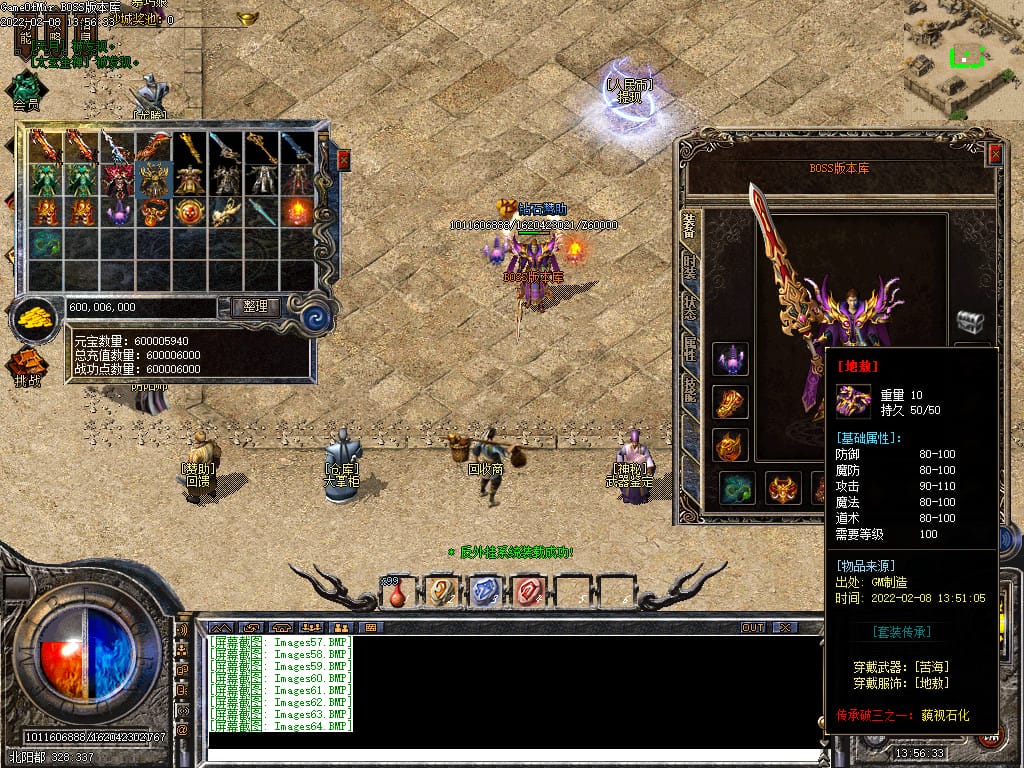Switch to the 属性 attributes tab
This screenshot has height=768, width=1024.
tap(690, 347)
